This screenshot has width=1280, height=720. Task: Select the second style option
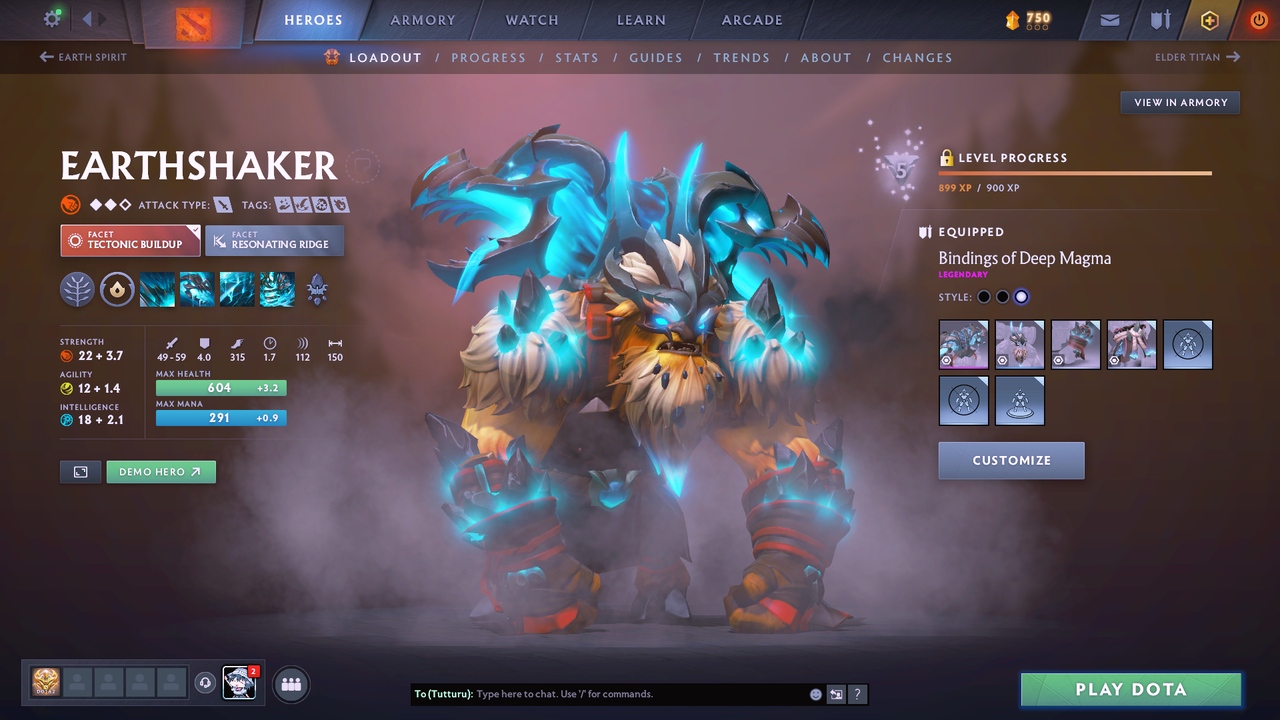point(1002,296)
